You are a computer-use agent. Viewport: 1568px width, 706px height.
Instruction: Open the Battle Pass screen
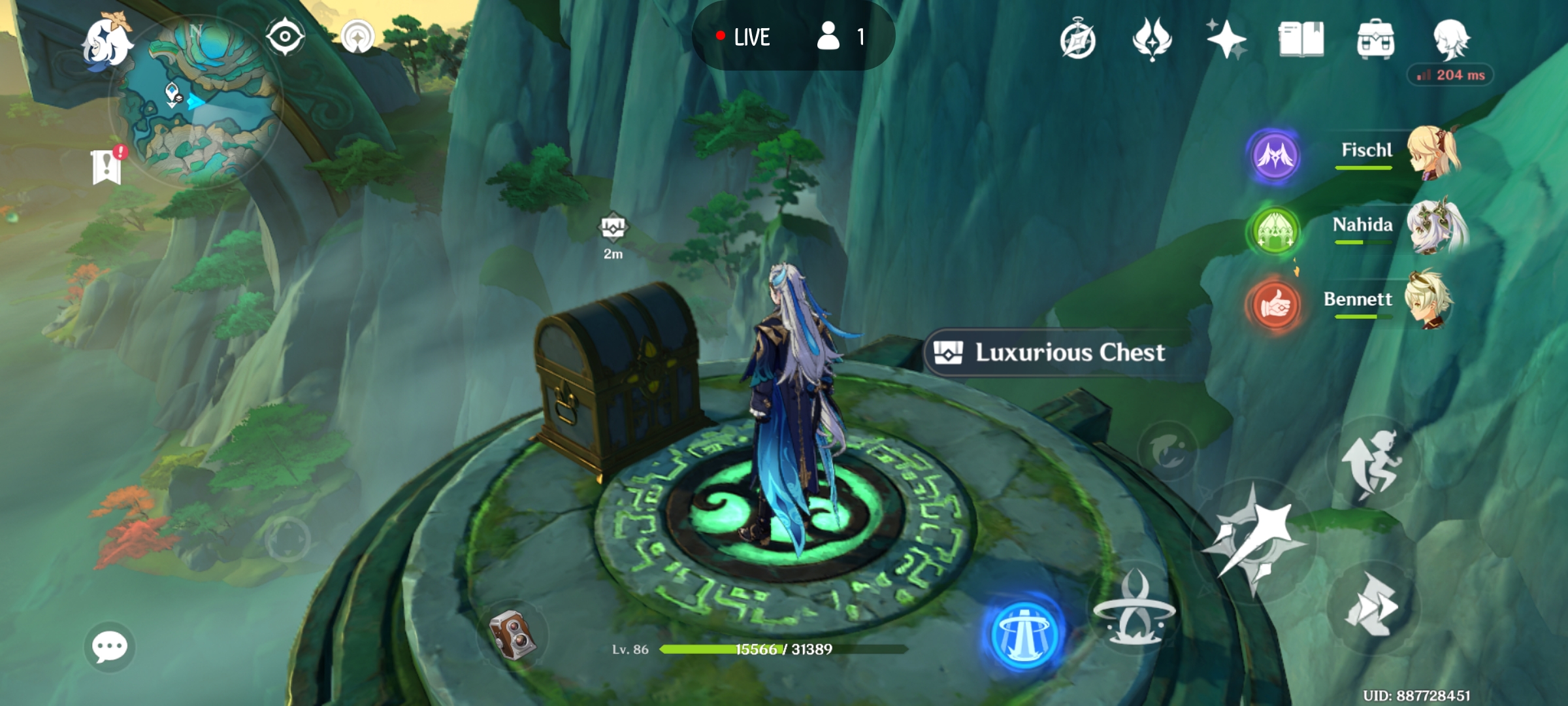pyautogui.click(x=1151, y=39)
